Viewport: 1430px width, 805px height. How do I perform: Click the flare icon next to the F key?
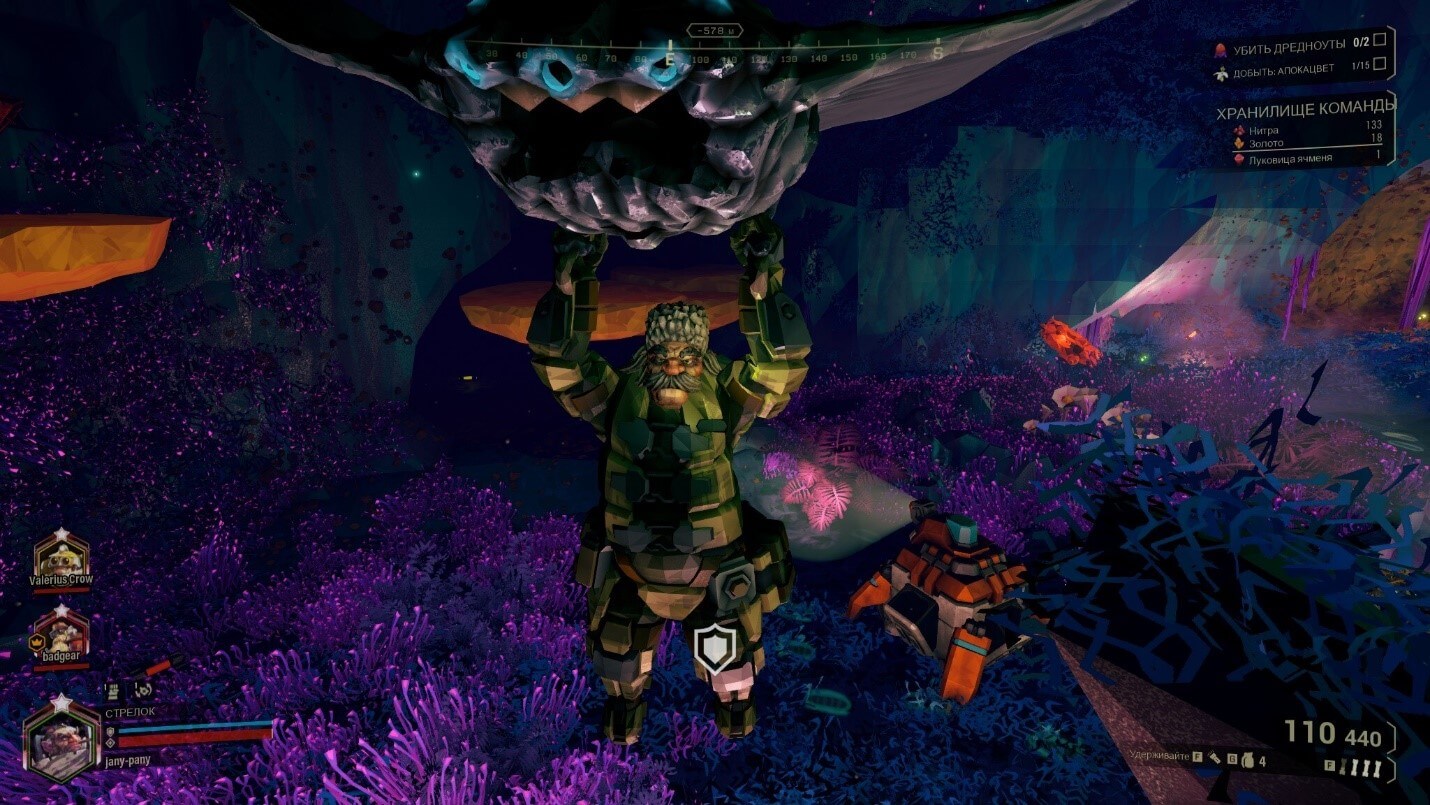click(1215, 759)
